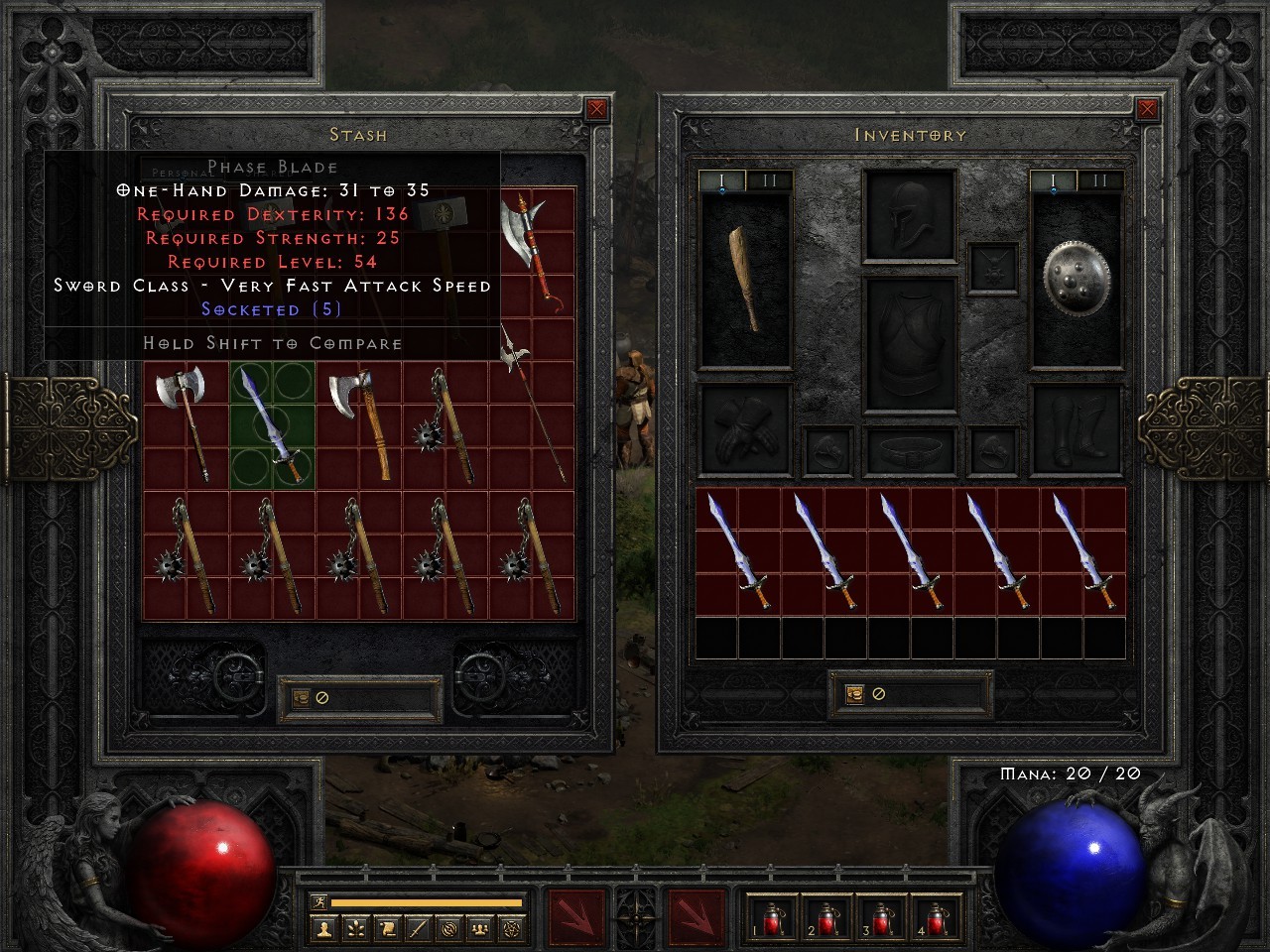
Task: Drink the red potion in belt slot 1
Action: click(x=773, y=920)
